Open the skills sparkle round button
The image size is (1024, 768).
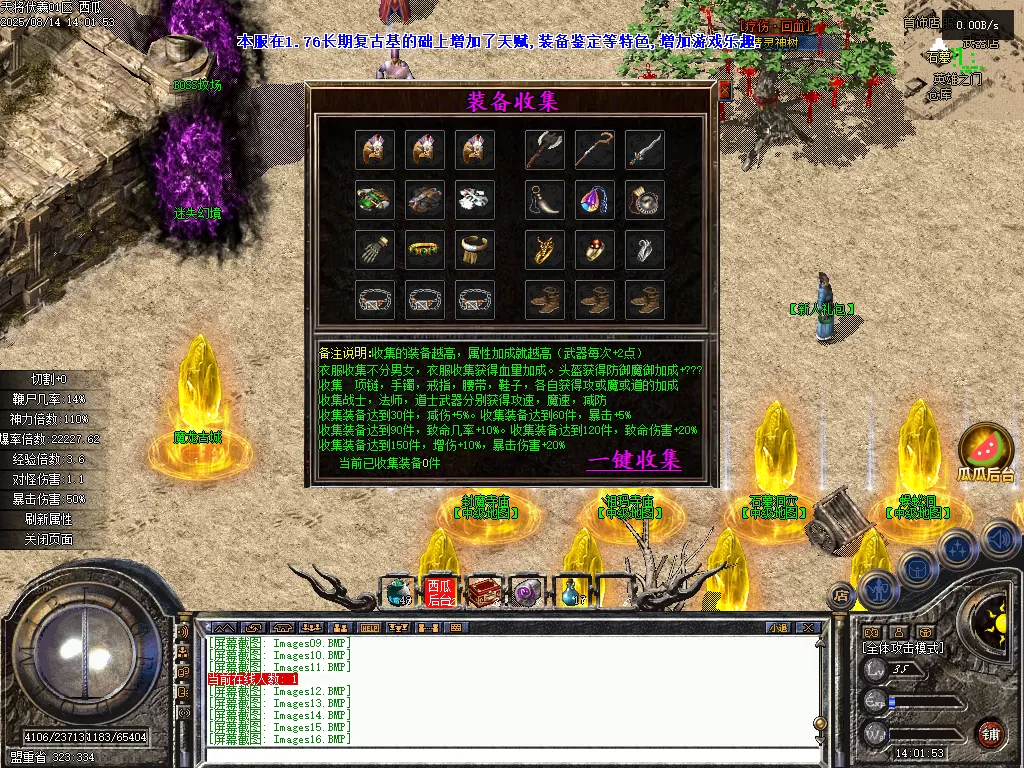(x=957, y=548)
